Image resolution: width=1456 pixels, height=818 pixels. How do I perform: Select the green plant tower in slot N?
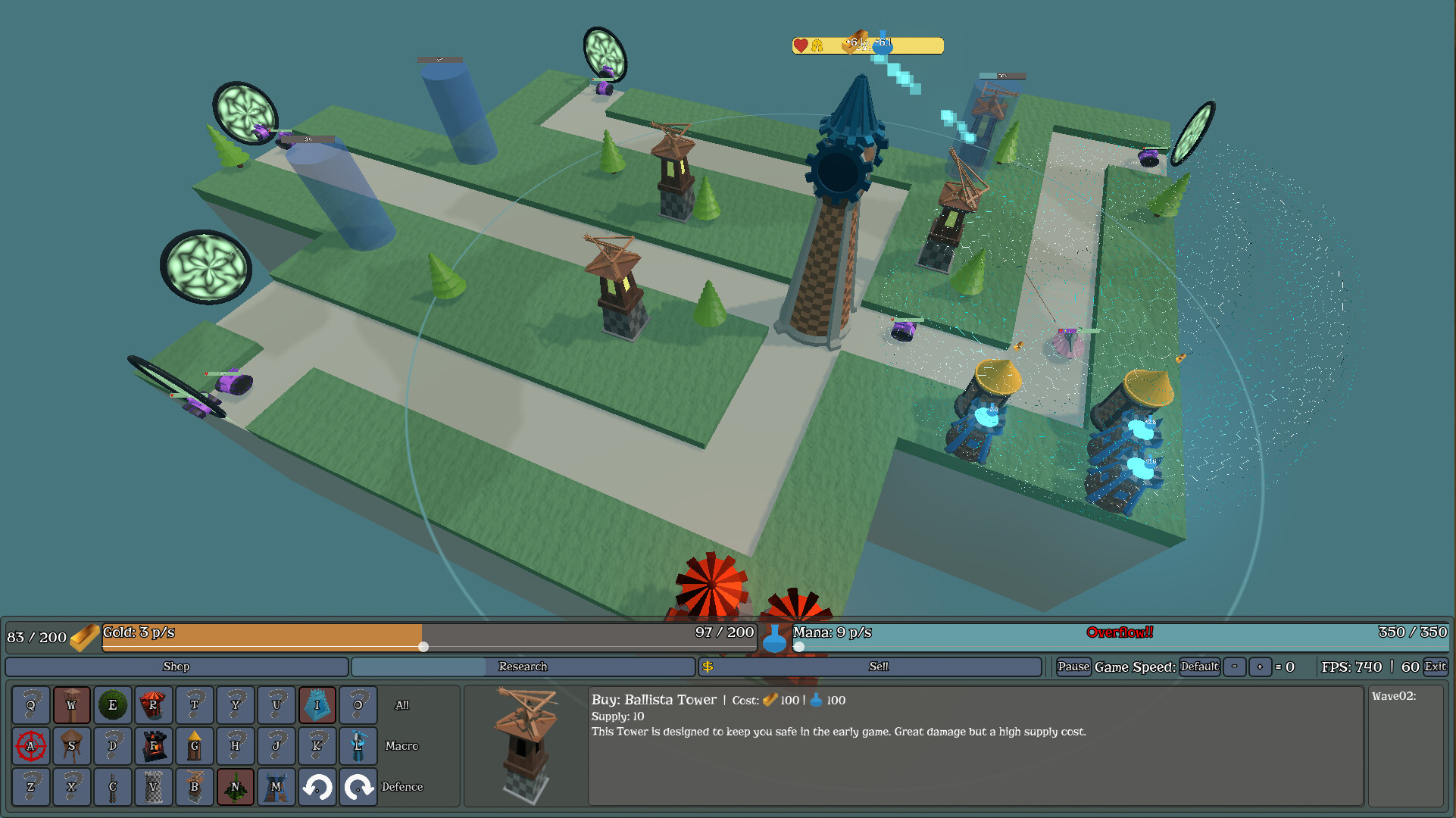tap(235, 787)
